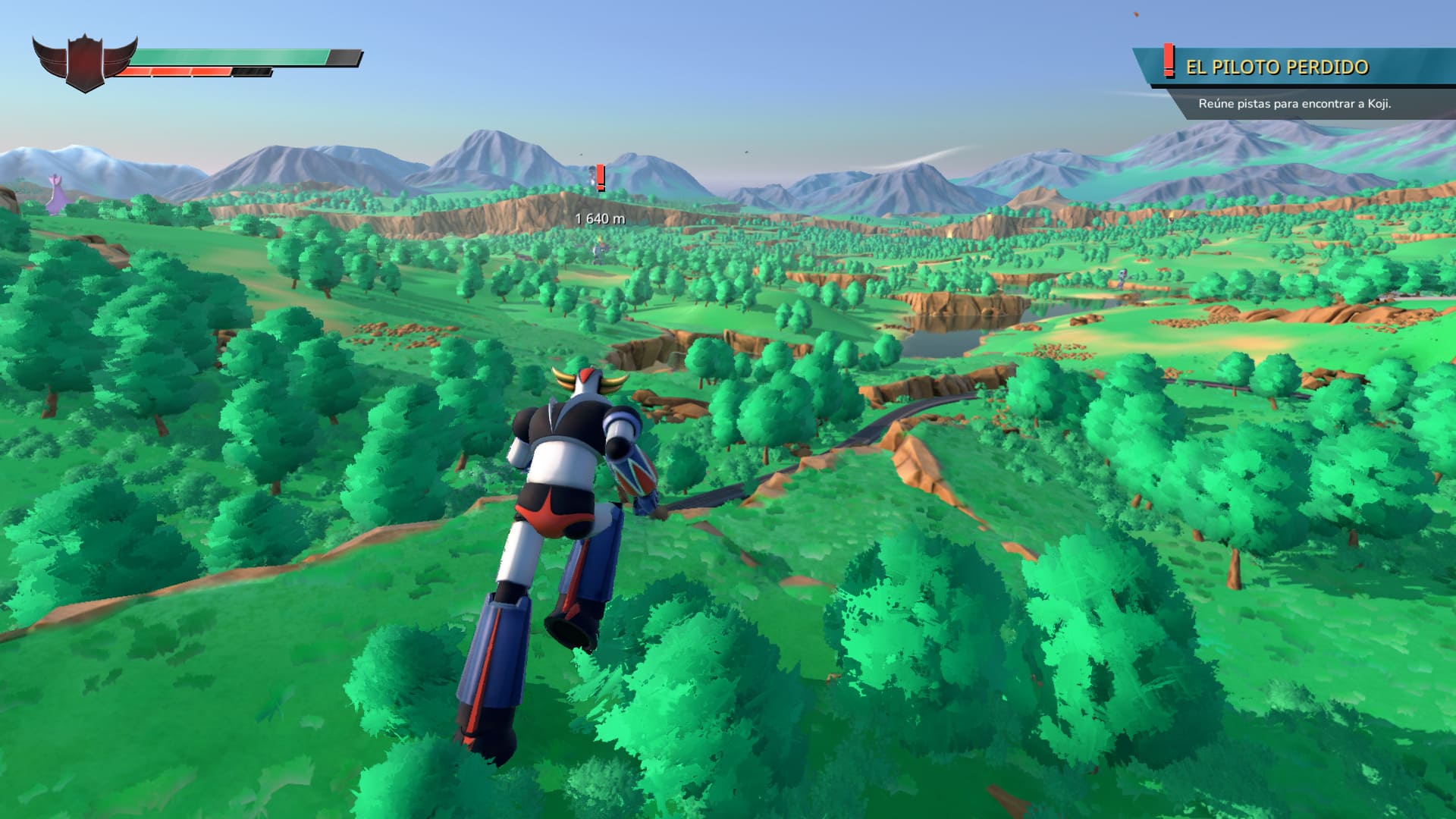Click the green health bar

point(227,55)
